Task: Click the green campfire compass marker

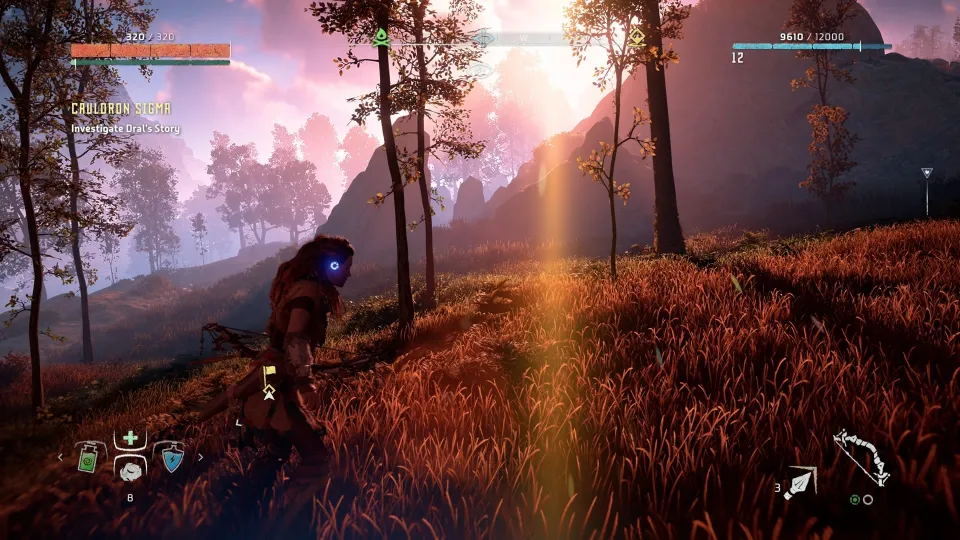Action: tap(381, 38)
